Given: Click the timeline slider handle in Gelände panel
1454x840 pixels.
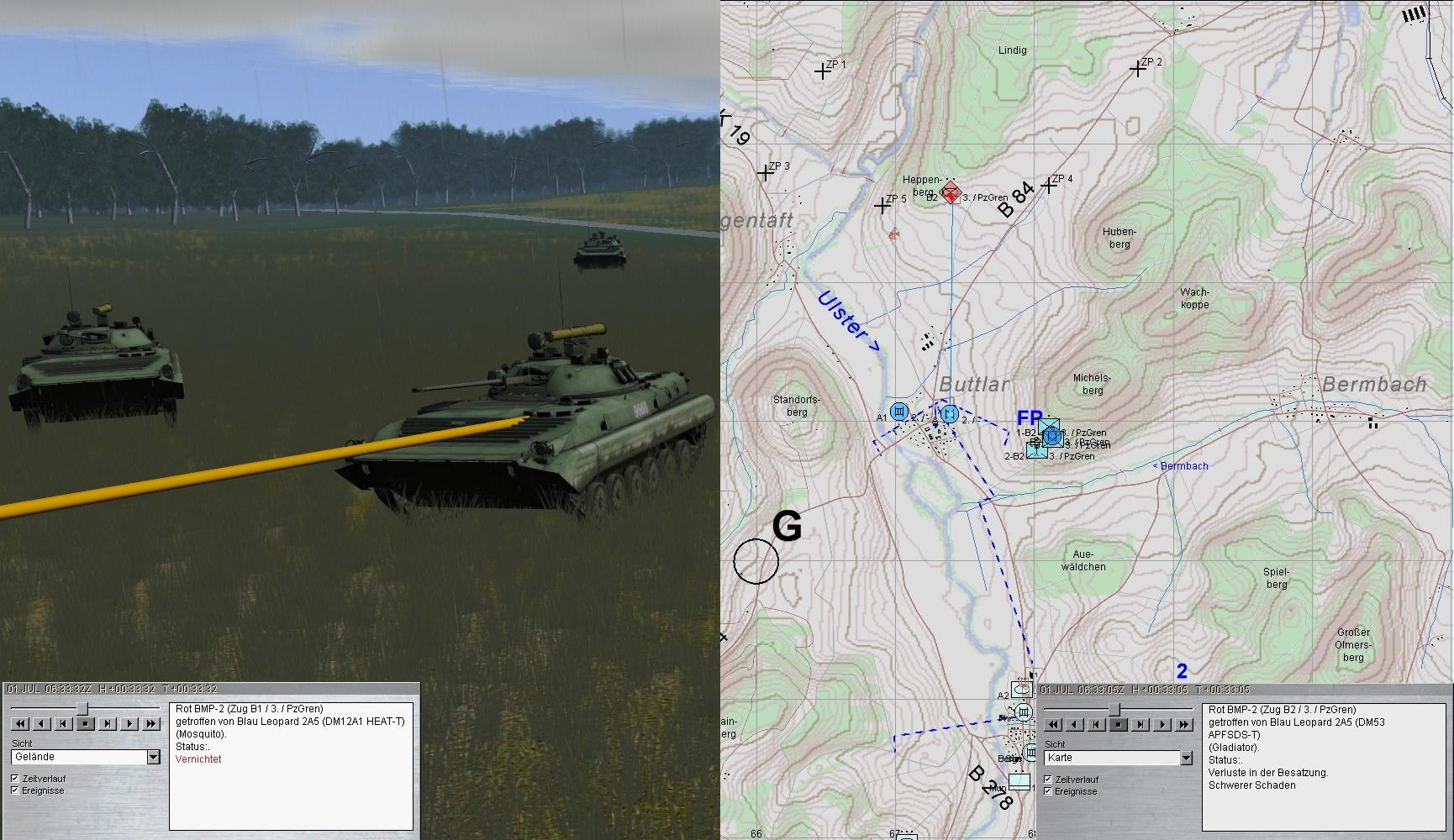Looking at the screenshot, I should (82, 710).
